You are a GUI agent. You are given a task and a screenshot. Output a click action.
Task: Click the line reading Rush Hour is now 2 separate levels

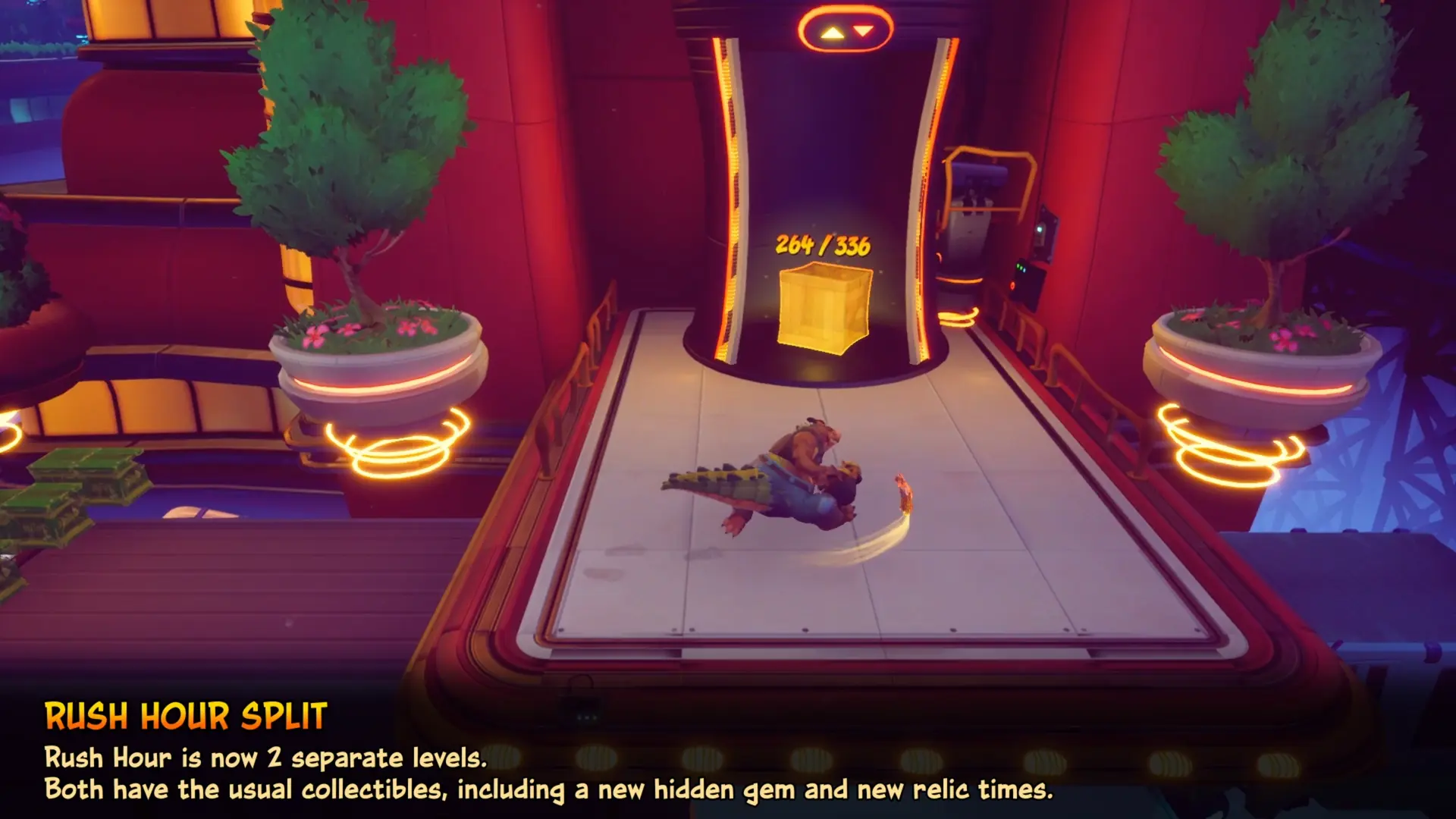[x=265, y=756]
